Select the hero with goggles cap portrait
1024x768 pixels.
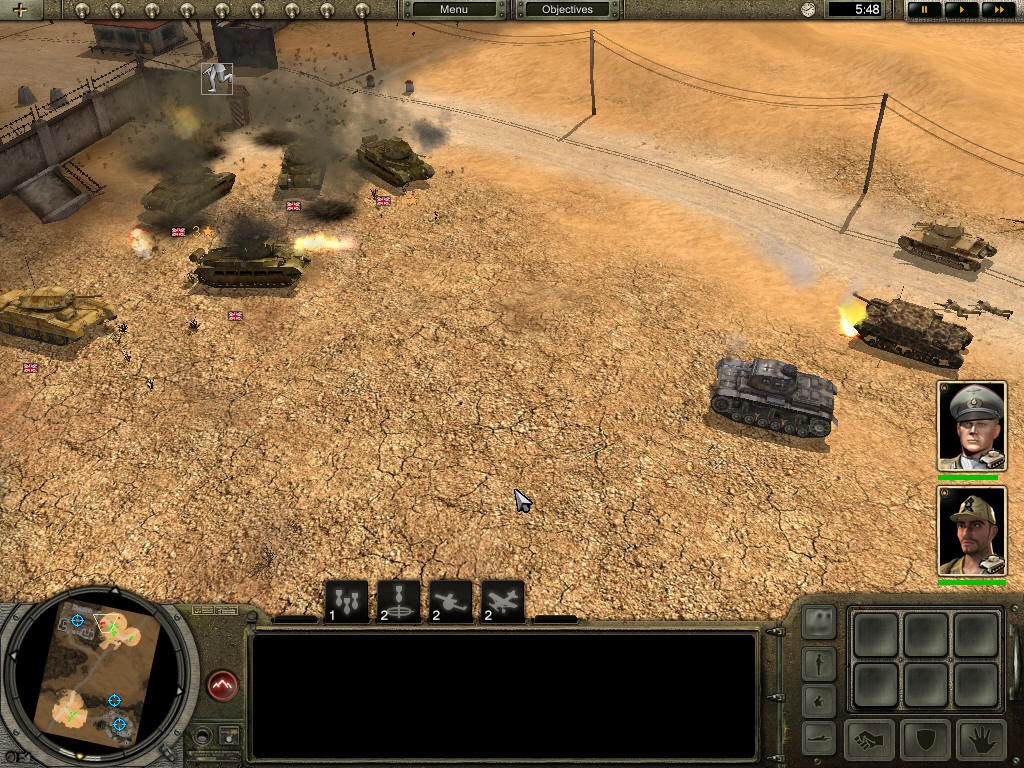point(971,530)
